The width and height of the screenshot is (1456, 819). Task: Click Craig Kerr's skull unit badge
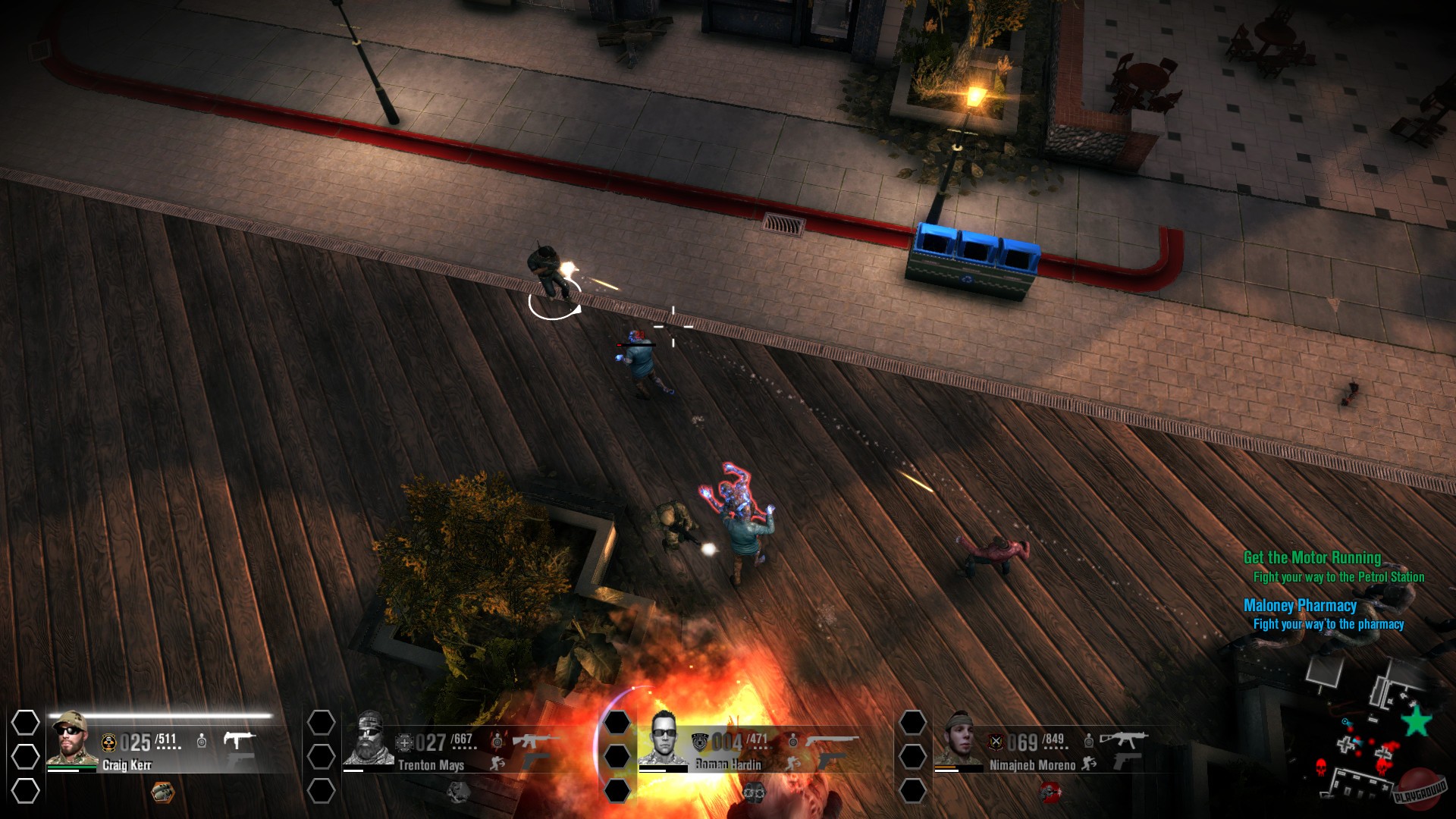[109, 741]
